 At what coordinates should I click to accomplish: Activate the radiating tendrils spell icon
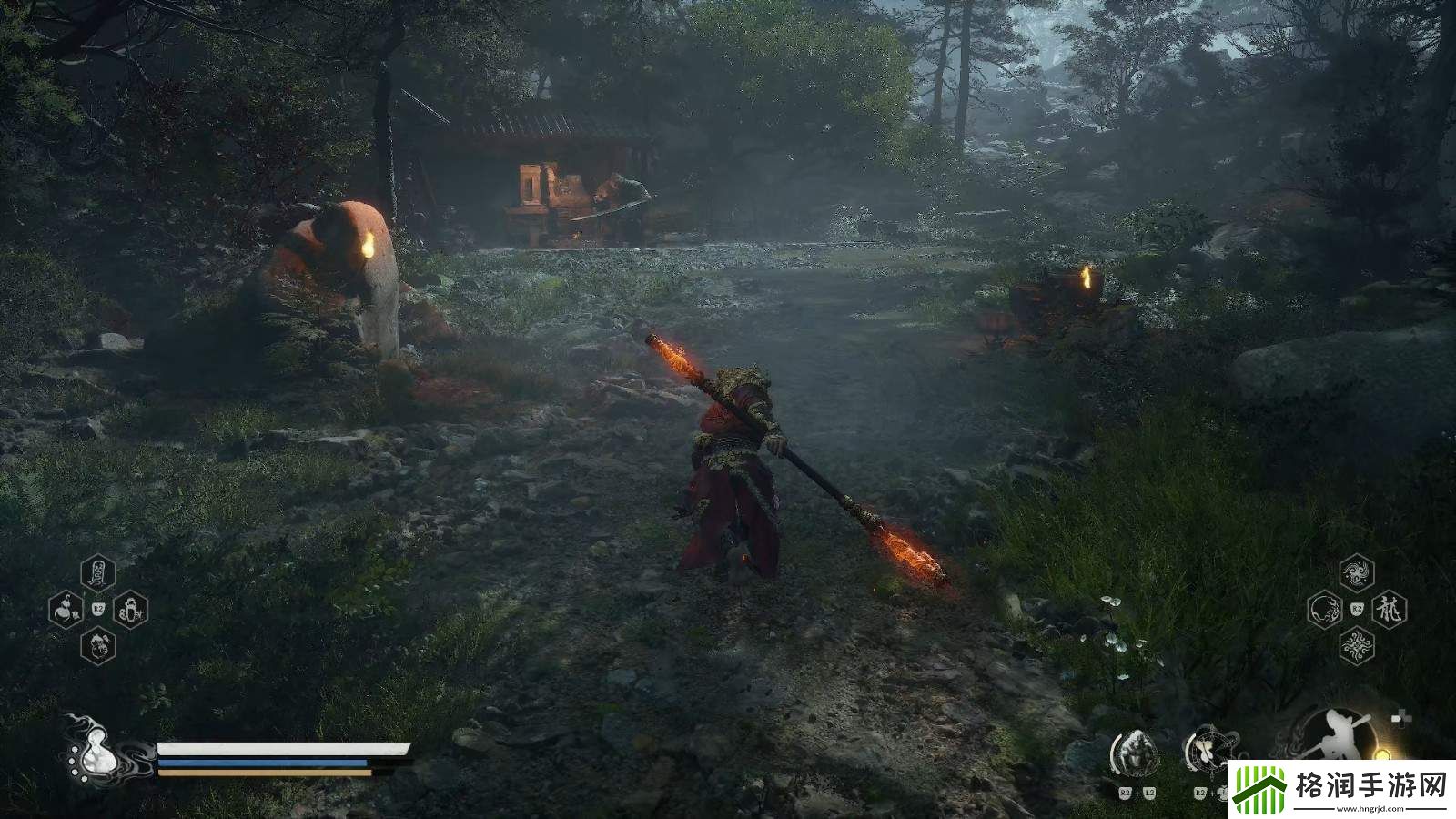pyautogui.click(x=1357, y=645)
